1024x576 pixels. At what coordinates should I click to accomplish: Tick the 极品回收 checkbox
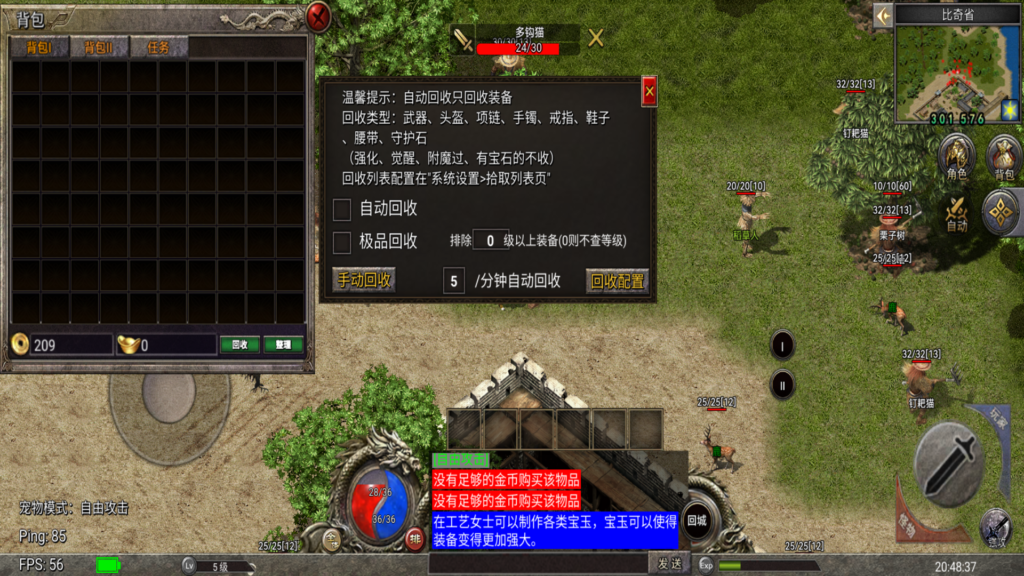click(342, 241)
